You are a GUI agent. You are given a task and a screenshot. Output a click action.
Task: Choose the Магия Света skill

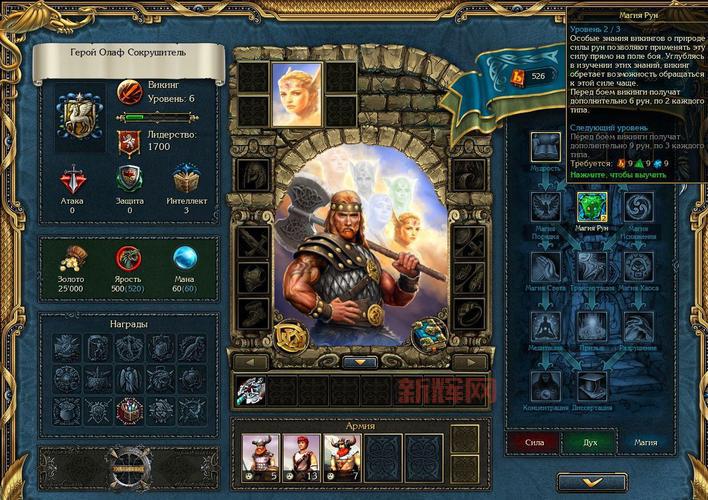point(545,266)
